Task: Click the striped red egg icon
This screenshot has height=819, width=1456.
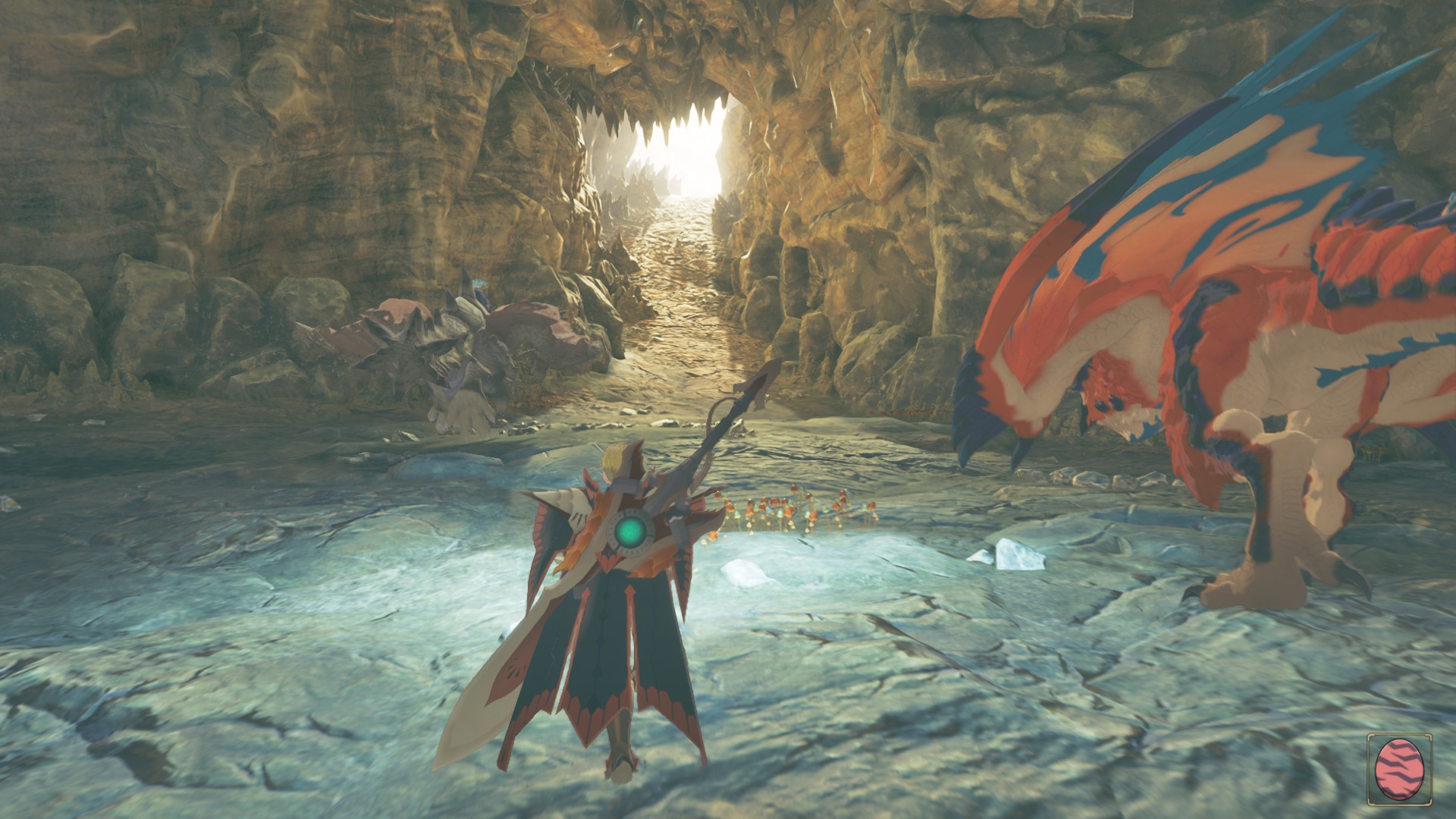Action: 1398,769
